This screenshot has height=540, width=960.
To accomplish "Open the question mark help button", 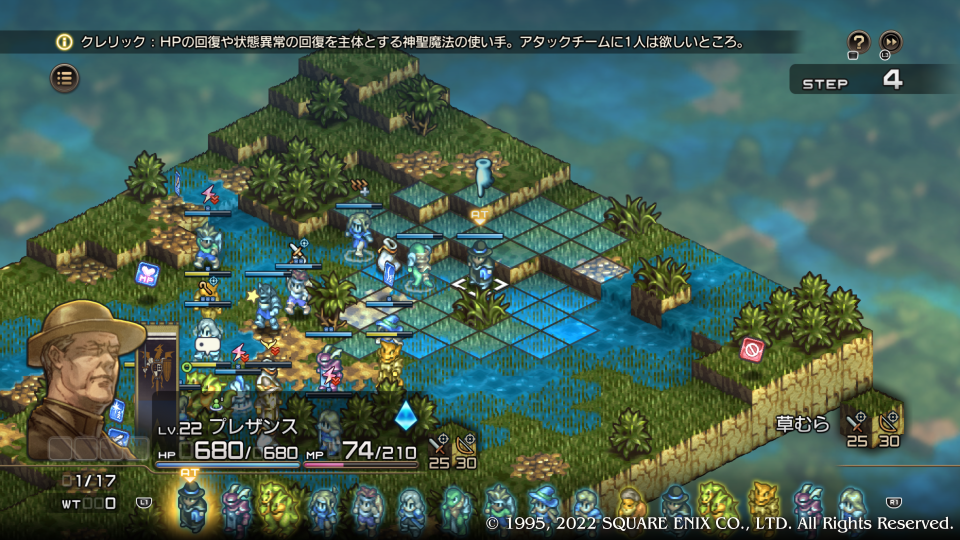I will [x=858, y=42].
